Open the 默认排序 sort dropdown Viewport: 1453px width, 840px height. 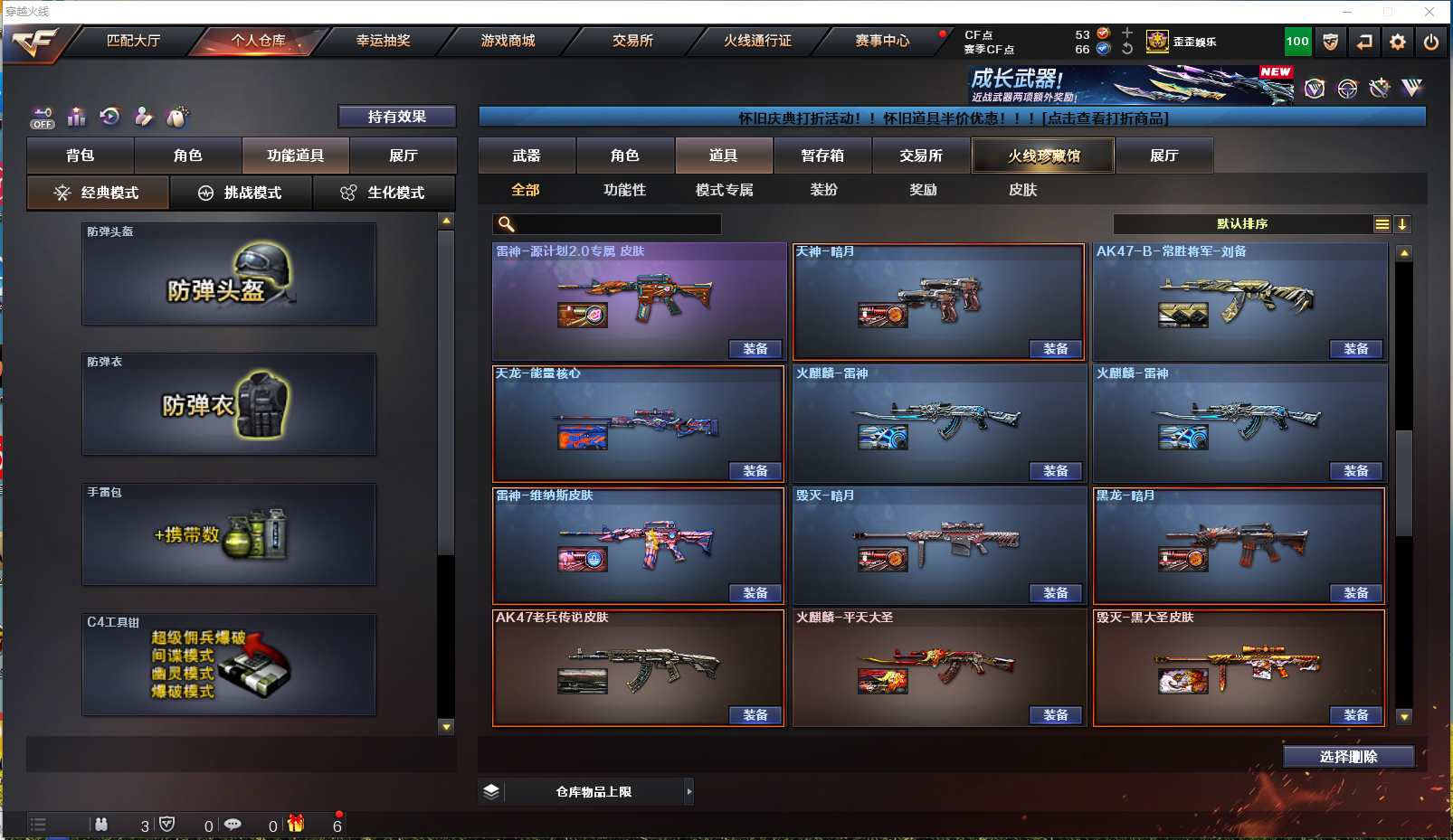[x=1243, y=224]
